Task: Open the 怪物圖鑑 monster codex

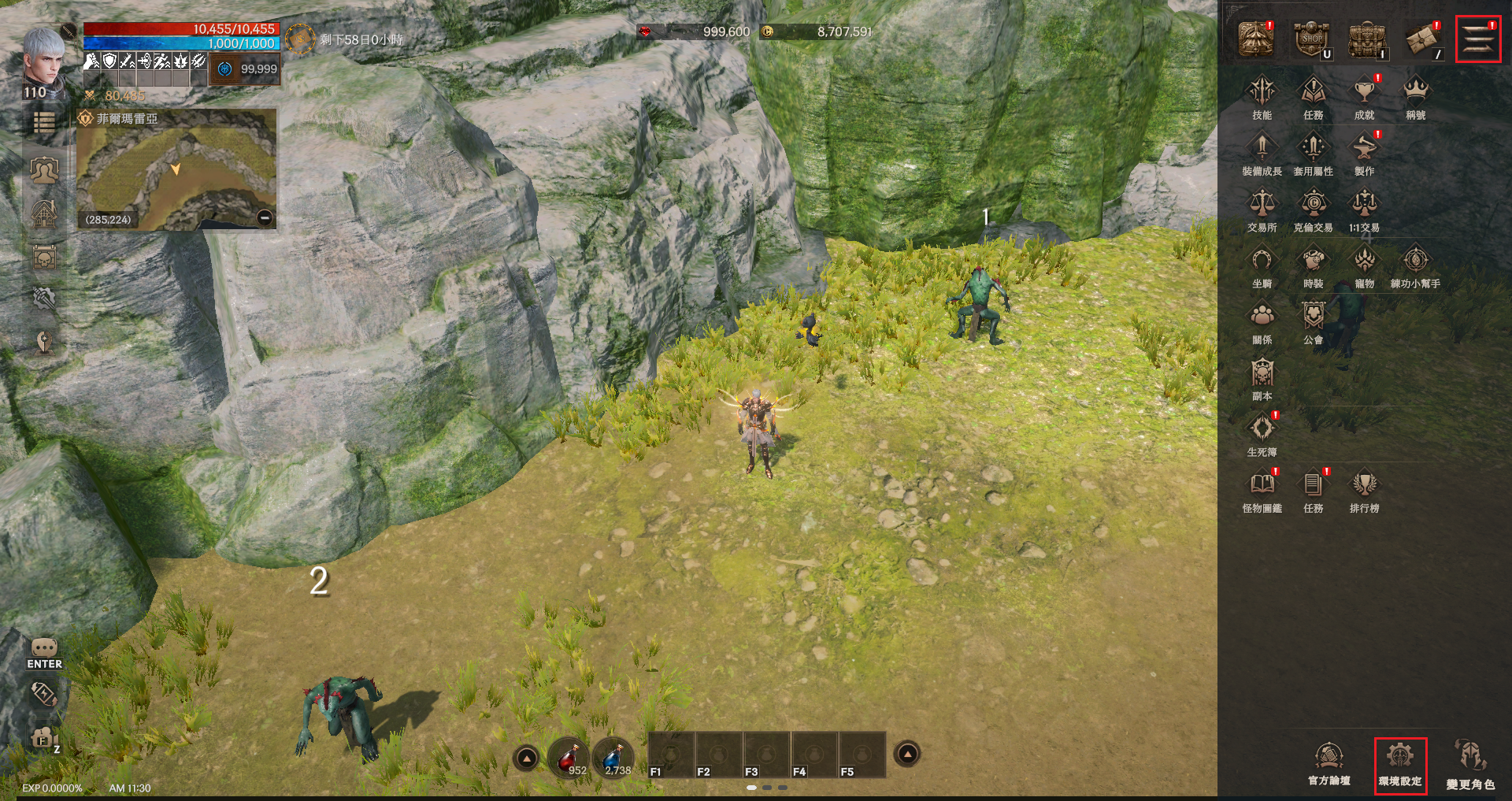Action: 1262,491
